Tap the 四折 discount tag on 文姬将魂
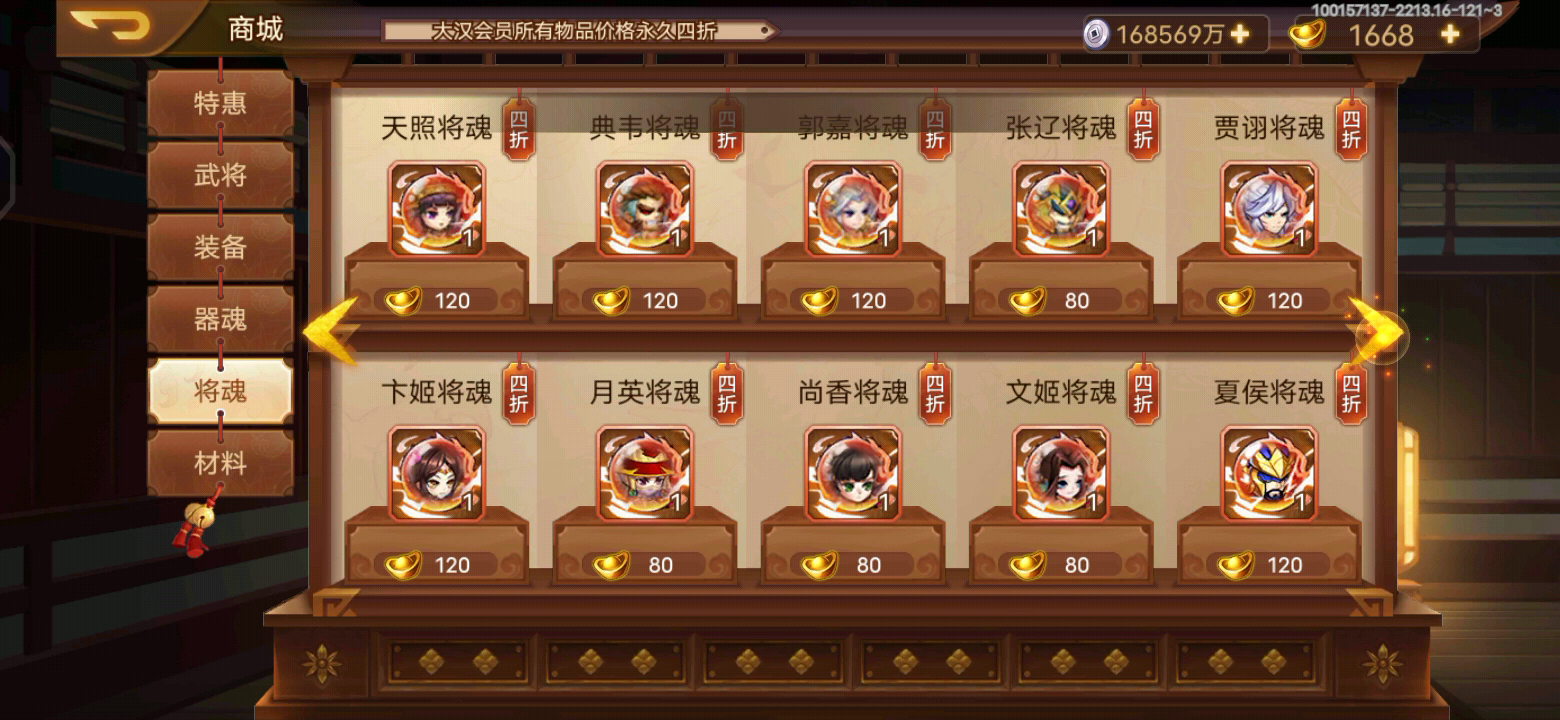The height and width of the screenshot is (720, 1560). (1141, 393)
